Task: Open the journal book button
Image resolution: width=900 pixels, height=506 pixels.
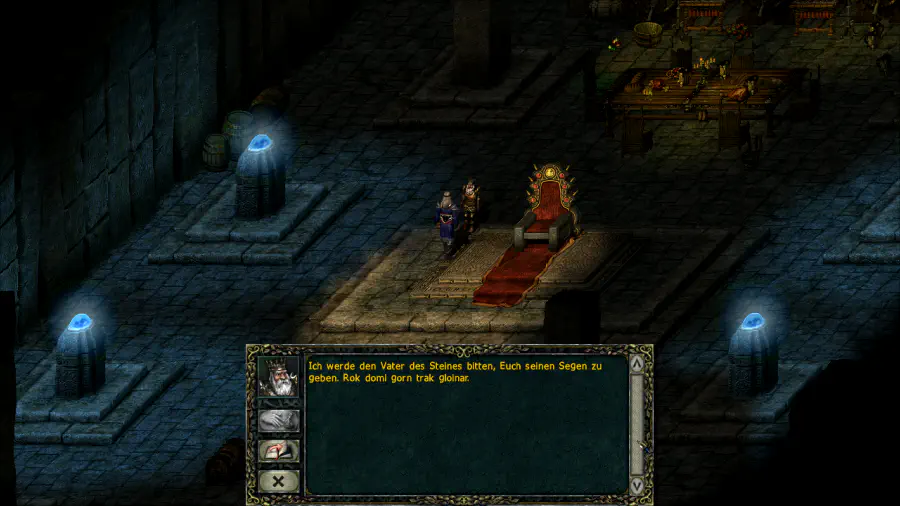Action: pyautogui.click(x=278, y=451)
